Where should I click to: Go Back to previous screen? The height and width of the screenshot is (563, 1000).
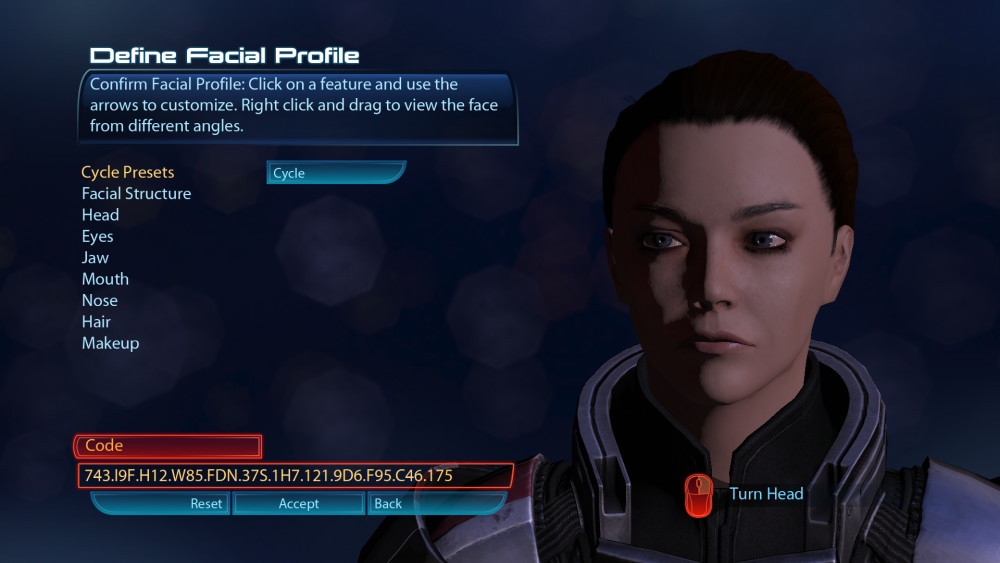(405, 503)
